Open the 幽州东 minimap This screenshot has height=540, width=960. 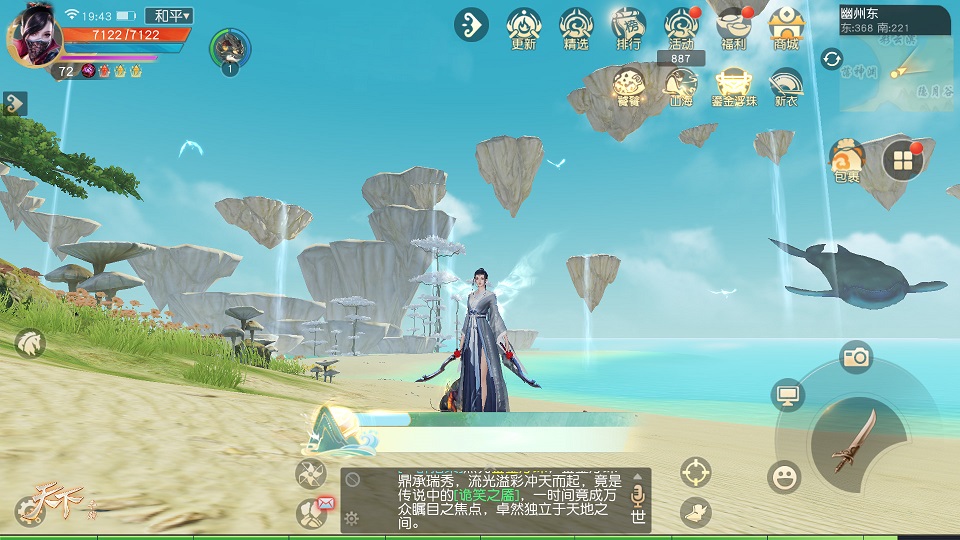[895, 60]
